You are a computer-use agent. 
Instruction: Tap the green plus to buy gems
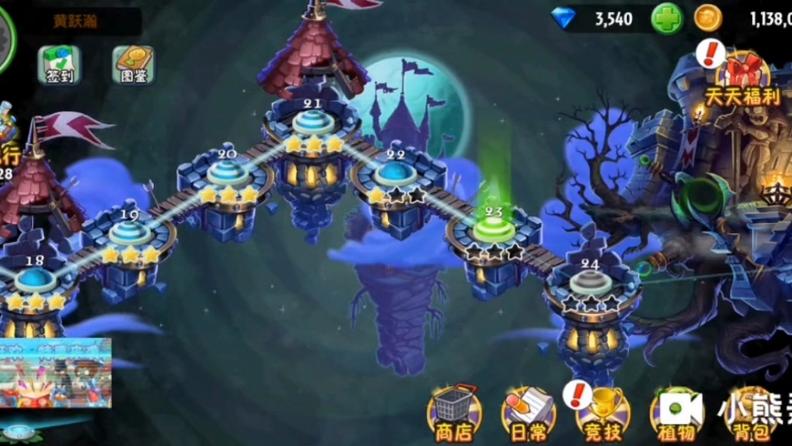(x=667, y=17)
